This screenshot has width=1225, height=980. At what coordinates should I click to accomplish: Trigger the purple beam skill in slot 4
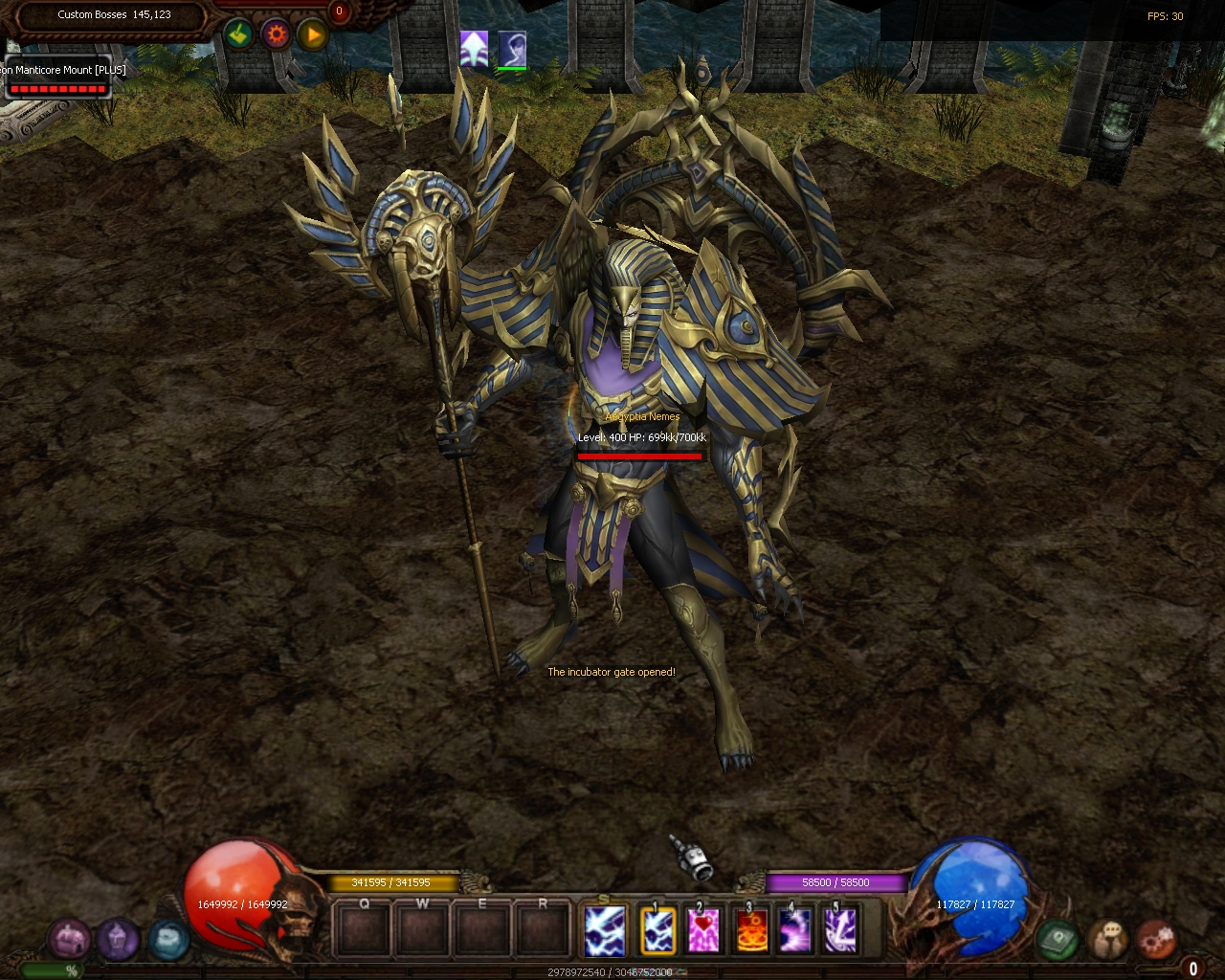(795, 930)
